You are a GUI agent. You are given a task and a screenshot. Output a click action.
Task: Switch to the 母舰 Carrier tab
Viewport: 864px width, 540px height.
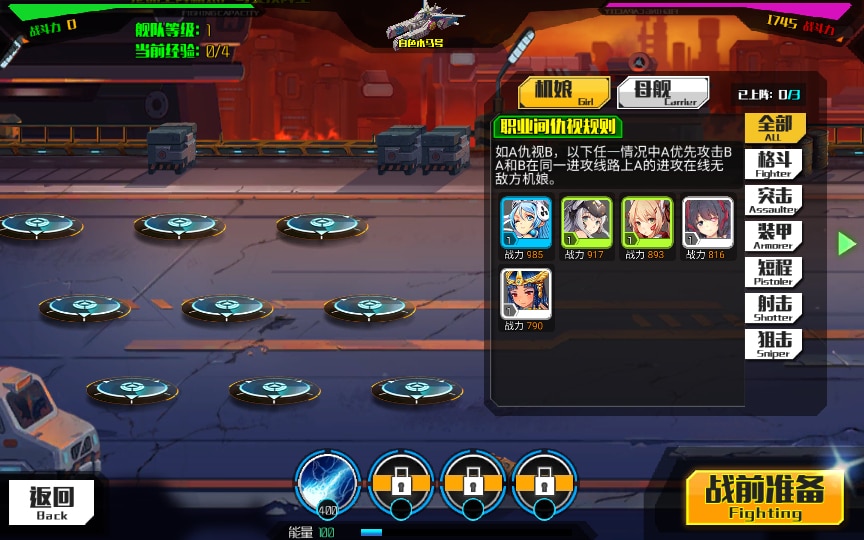[x=663, y=93]
